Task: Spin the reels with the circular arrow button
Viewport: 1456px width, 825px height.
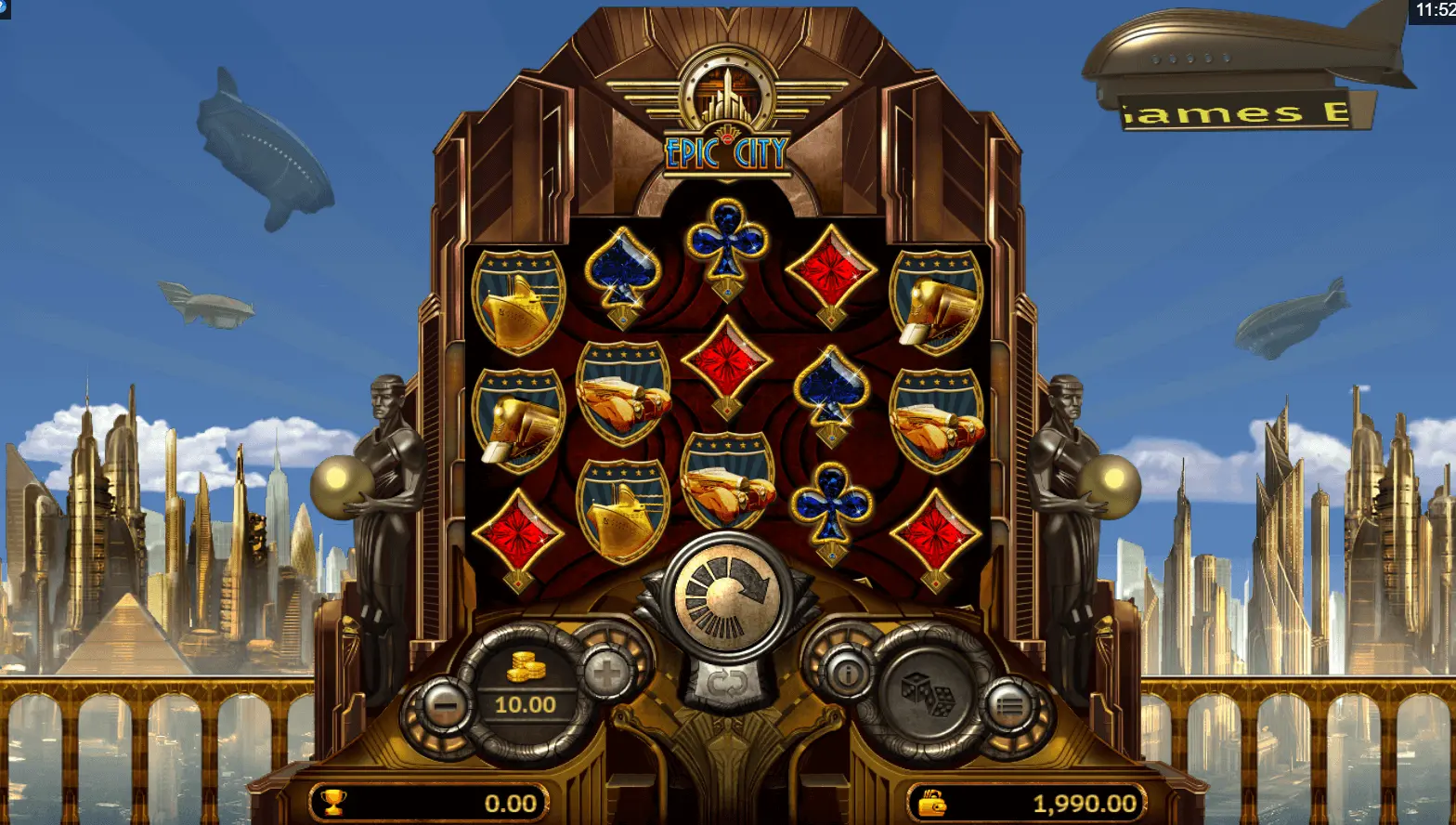Action: pos(727,593)
